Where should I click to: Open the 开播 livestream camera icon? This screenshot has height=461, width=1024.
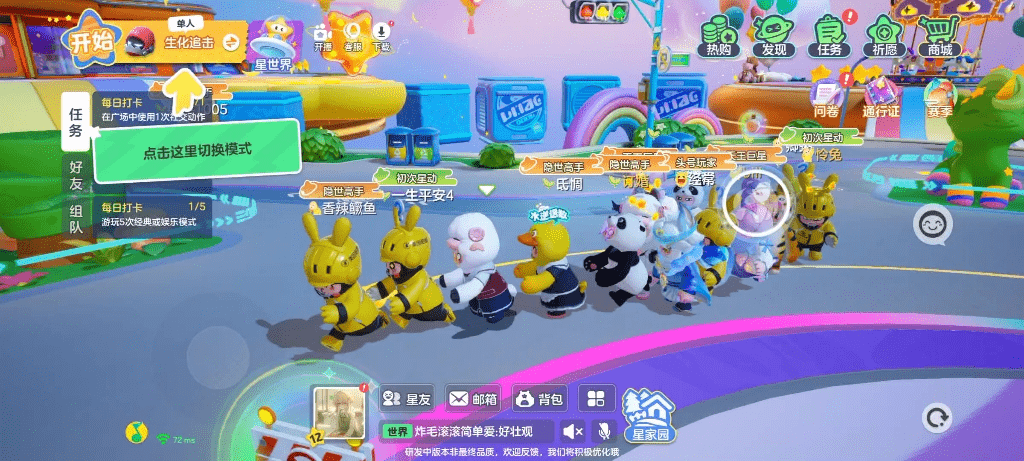click(x=323, y=35)
